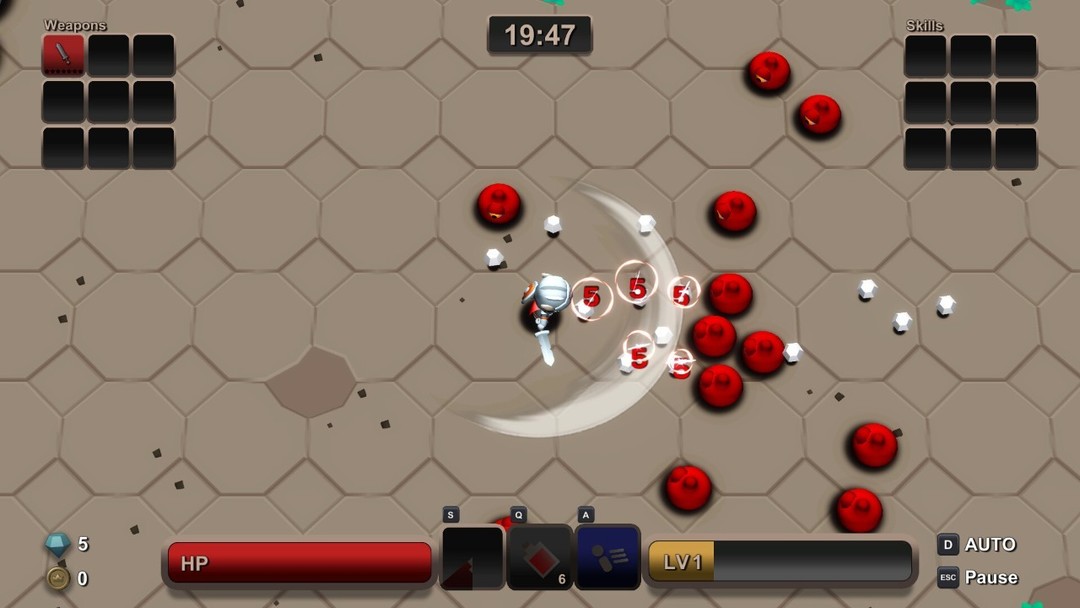The width and height of the screenshot is (1080, 608).
Task: Use the red potion item with count 6
Action: click(540, 558)
